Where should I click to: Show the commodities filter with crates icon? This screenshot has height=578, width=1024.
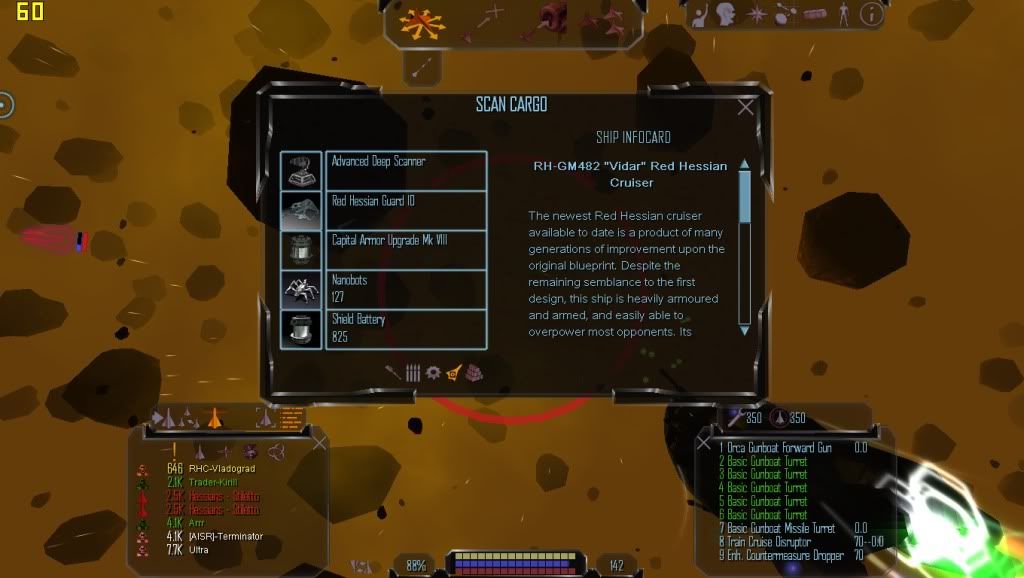(474, 372)
